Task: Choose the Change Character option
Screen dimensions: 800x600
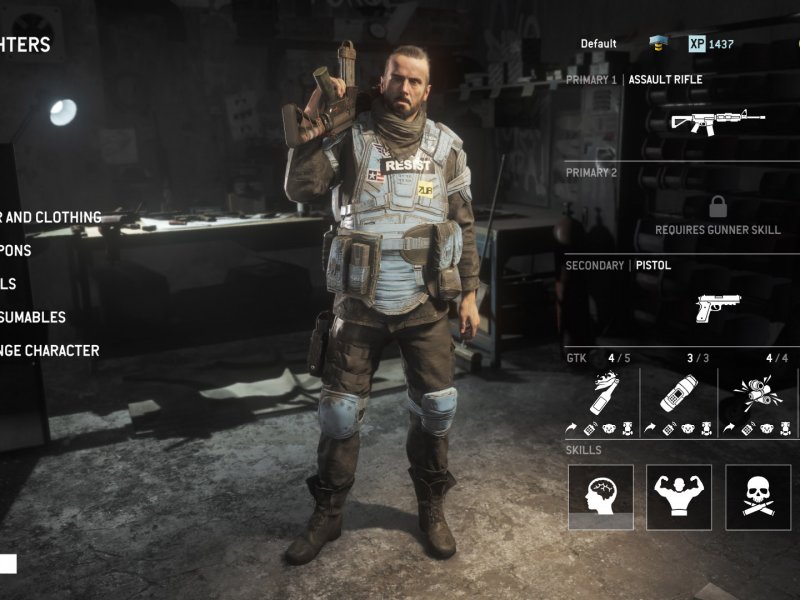Action: (x=52, y=351)
